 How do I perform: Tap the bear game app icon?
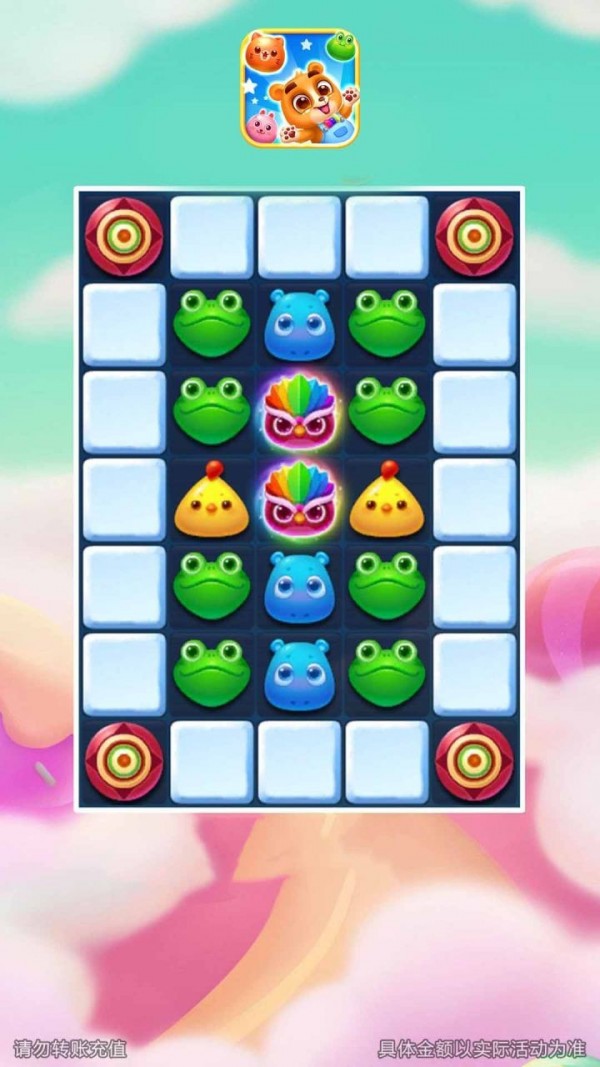click(x=299, y=88)
